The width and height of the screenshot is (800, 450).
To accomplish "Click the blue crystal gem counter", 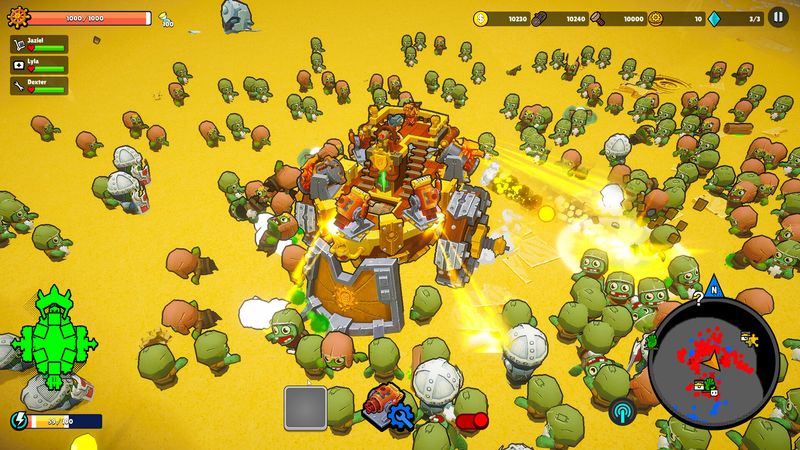I will 715,18.
